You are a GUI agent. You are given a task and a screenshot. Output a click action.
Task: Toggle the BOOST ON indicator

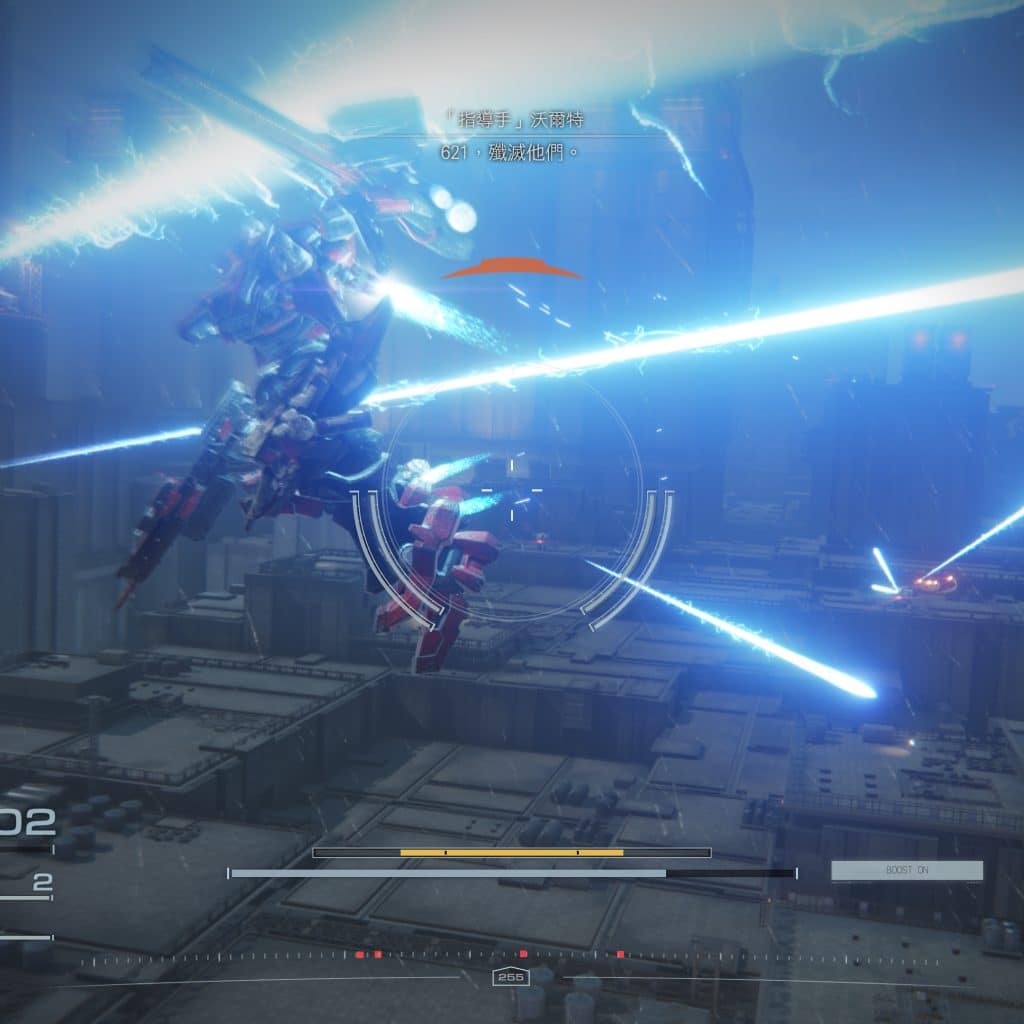[906, 871]
